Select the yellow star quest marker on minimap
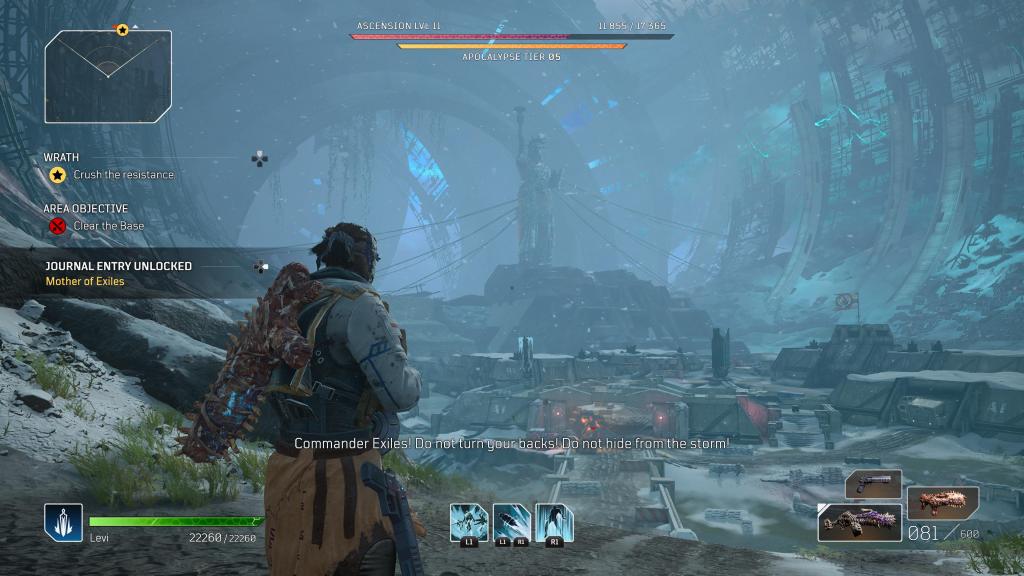 tap(122, 30)
